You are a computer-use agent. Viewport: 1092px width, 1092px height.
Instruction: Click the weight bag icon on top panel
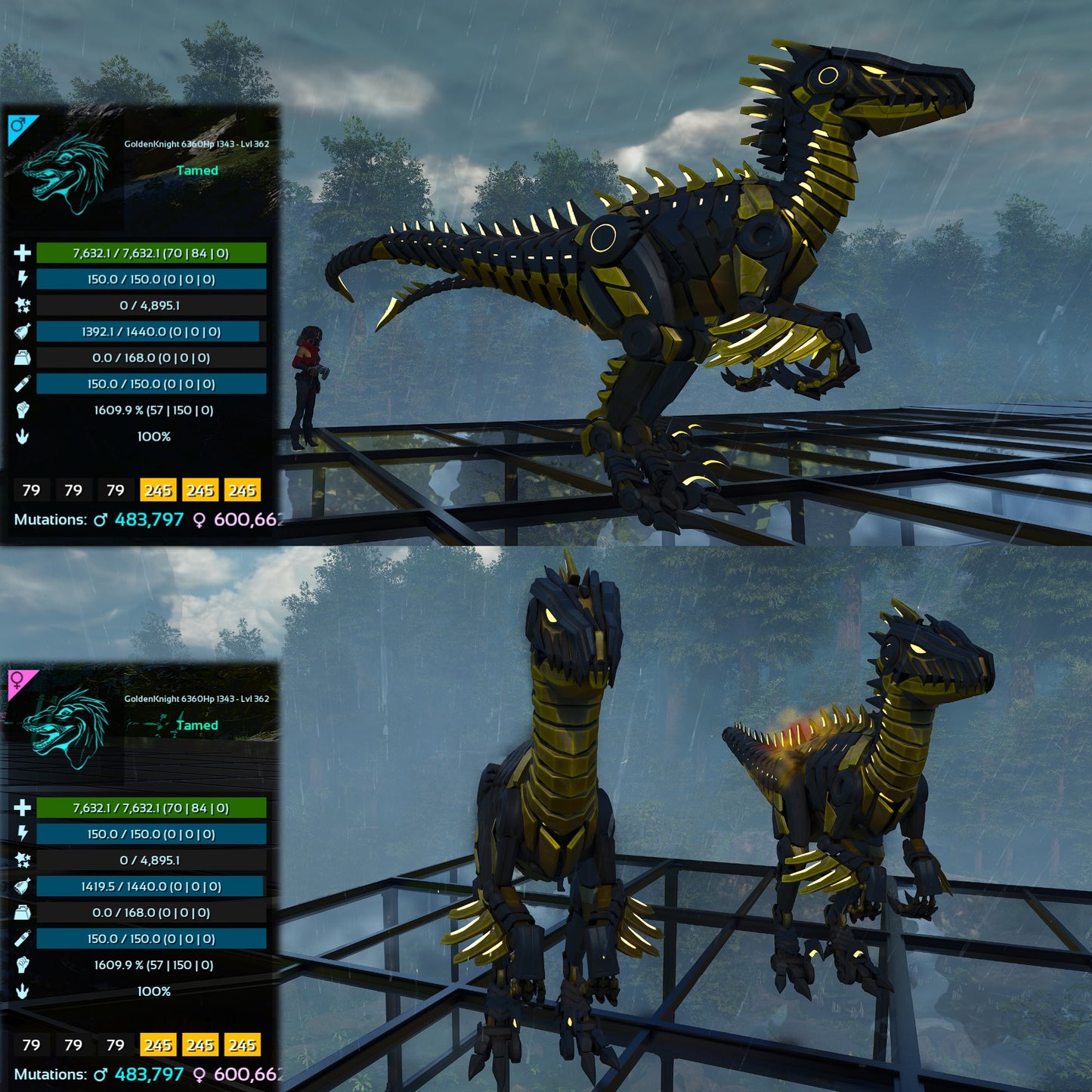point(21,357)
